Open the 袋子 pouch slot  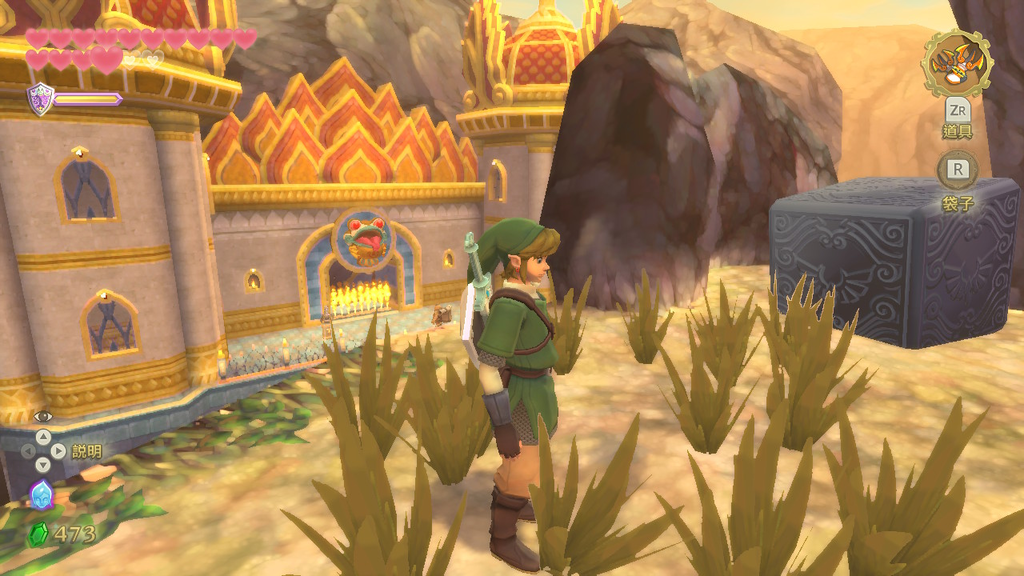(958, 170)
